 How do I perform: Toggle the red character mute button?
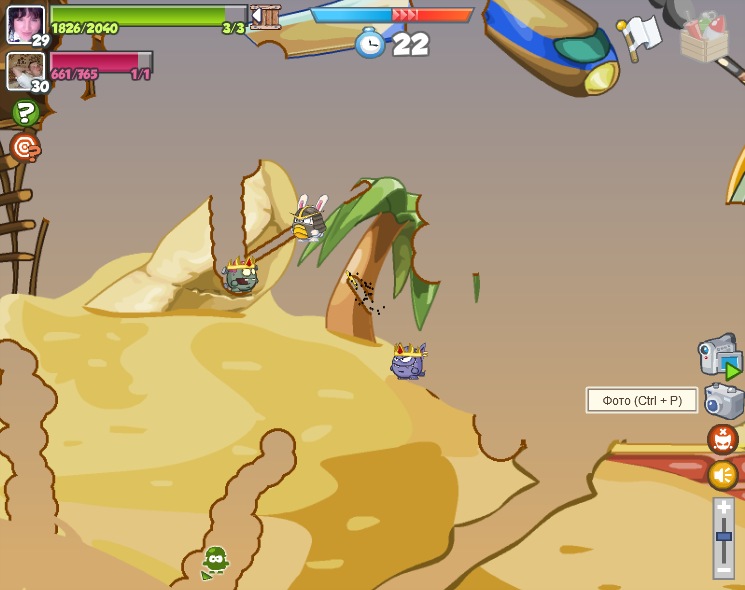[722, 438]
